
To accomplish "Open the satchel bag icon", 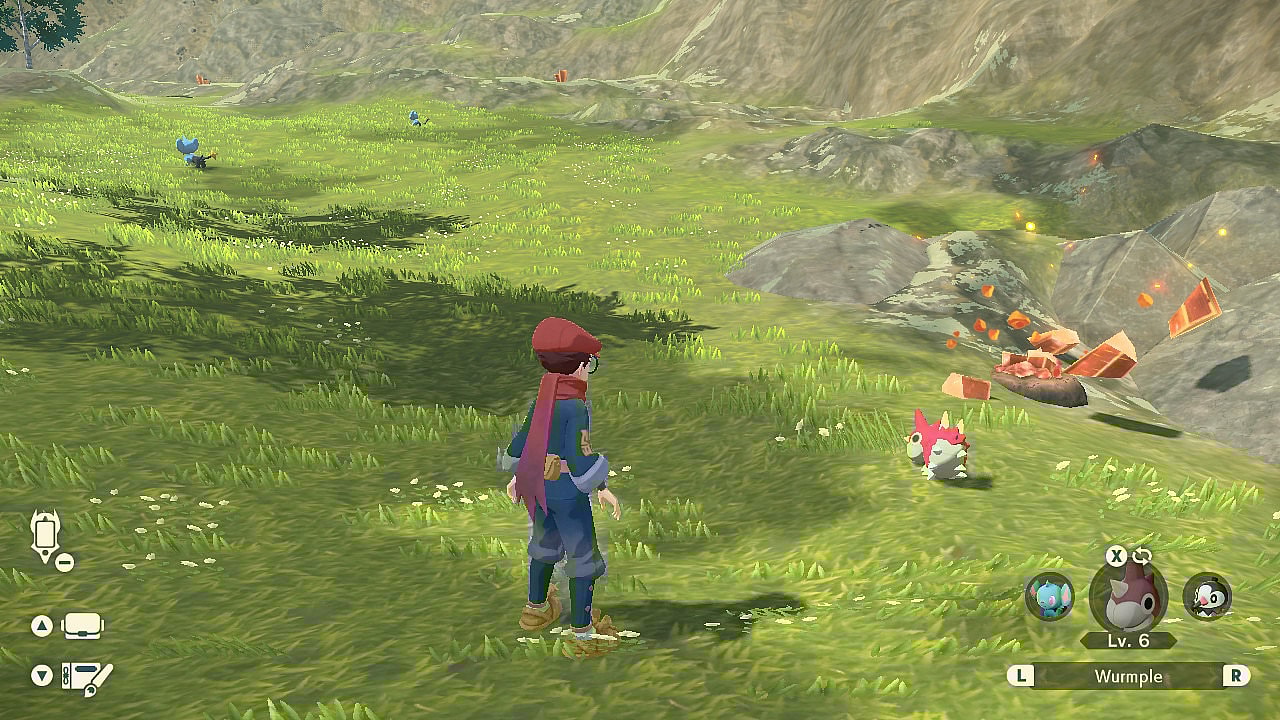I will click(x=82, y=626).
